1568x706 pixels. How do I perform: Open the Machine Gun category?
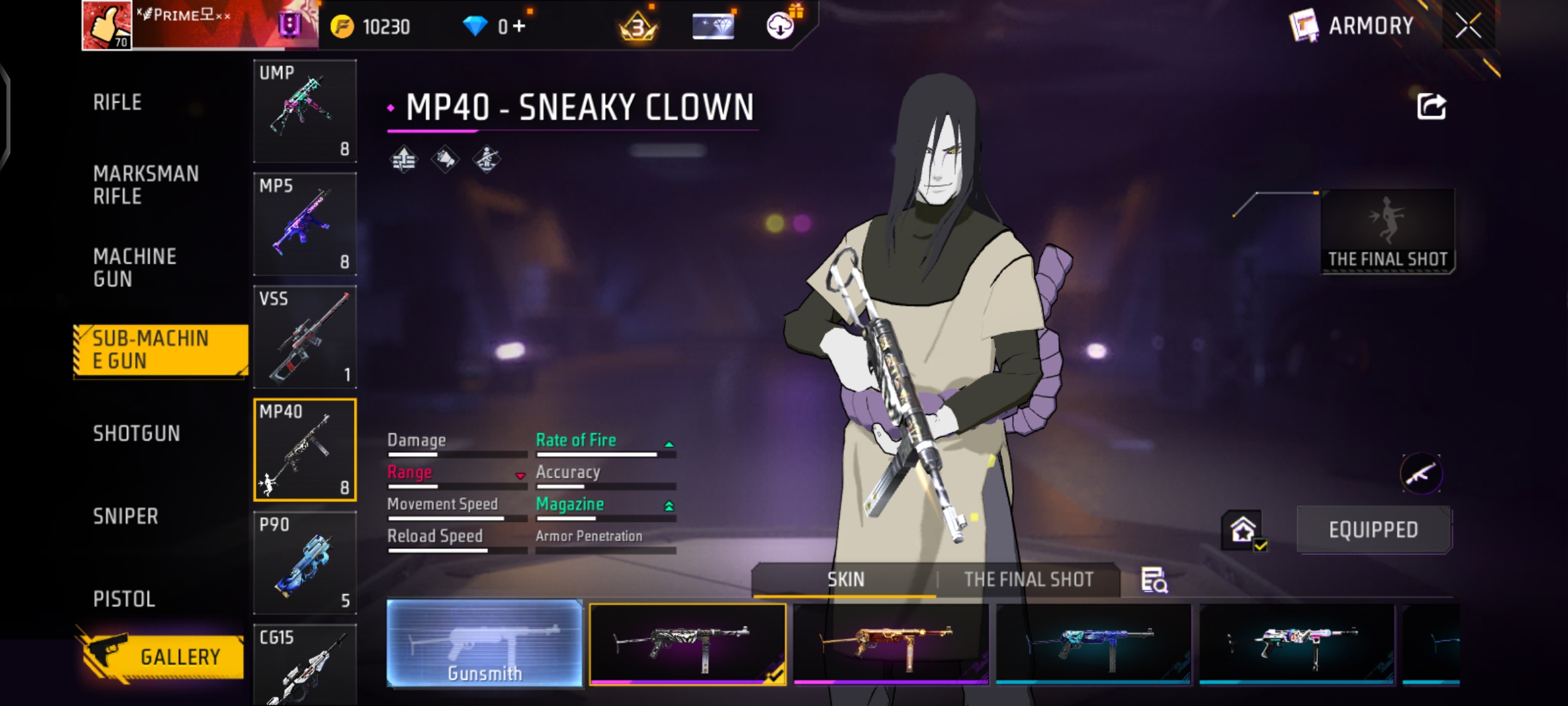[x=135, y=267]
